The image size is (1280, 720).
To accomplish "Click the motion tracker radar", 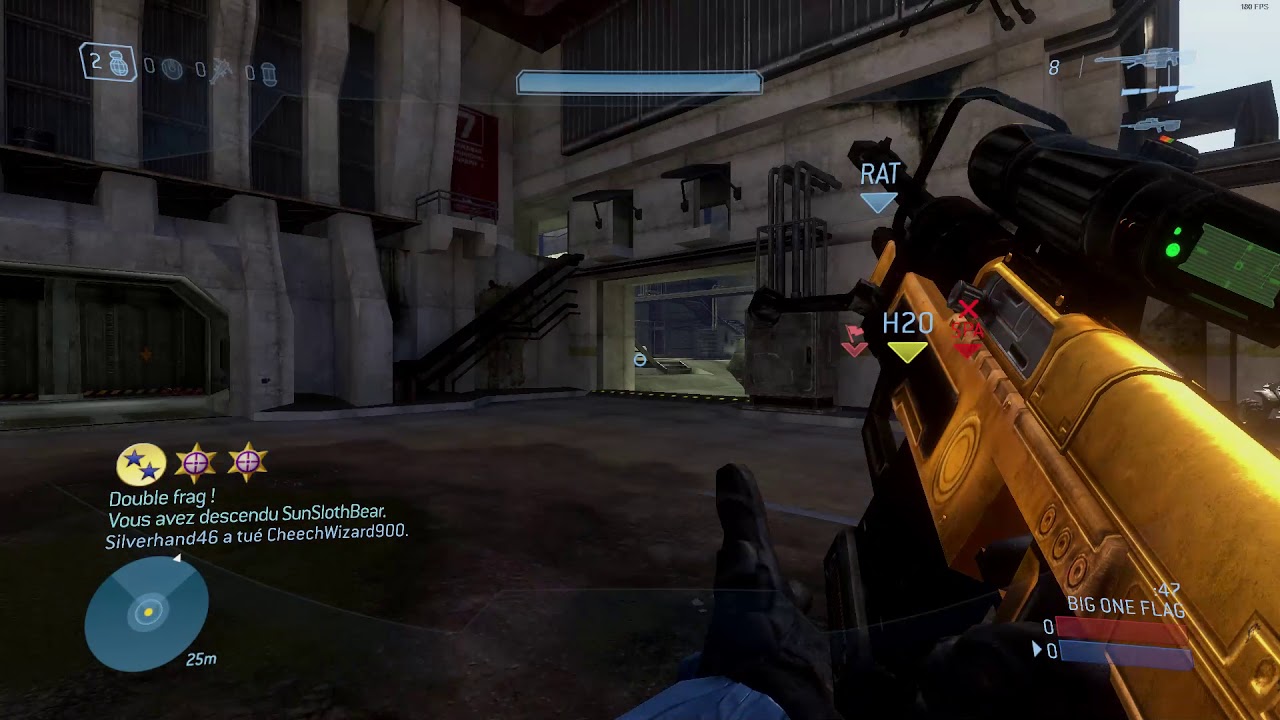I will click(148, 612).
